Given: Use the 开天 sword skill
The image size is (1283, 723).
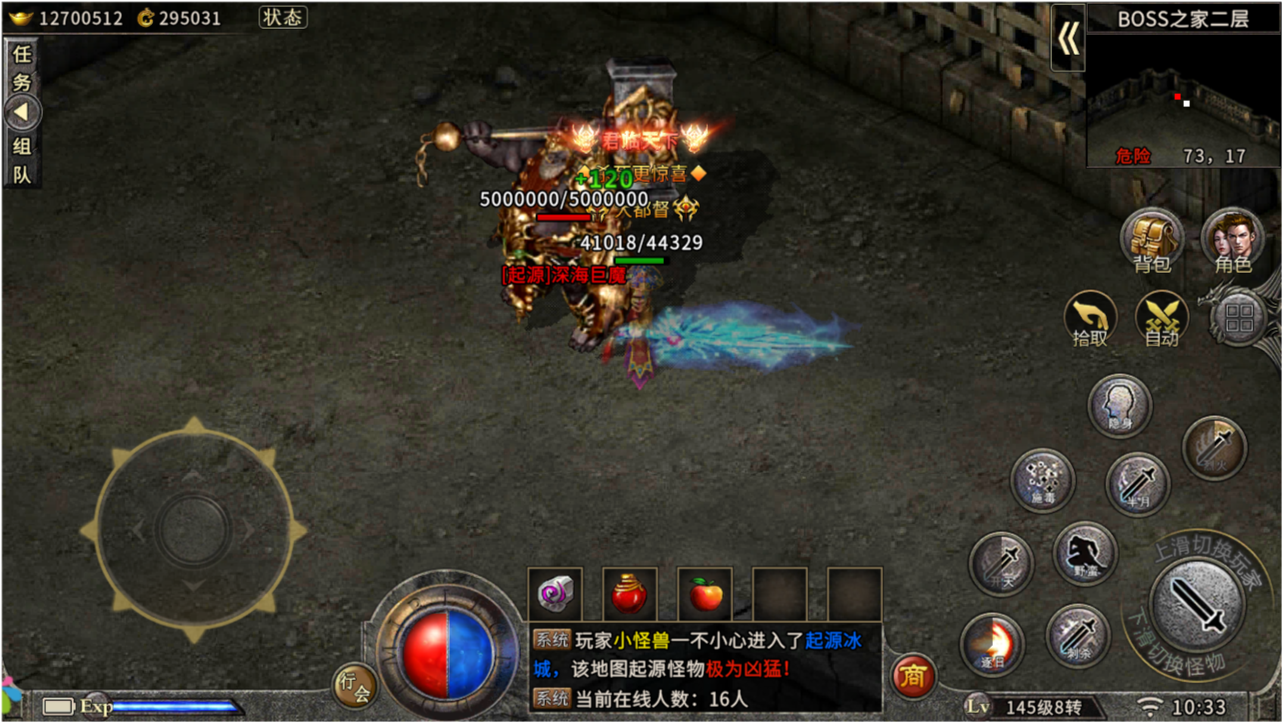Looking at the screenshot, I should pyautogui.click(x=1001, y=563).
